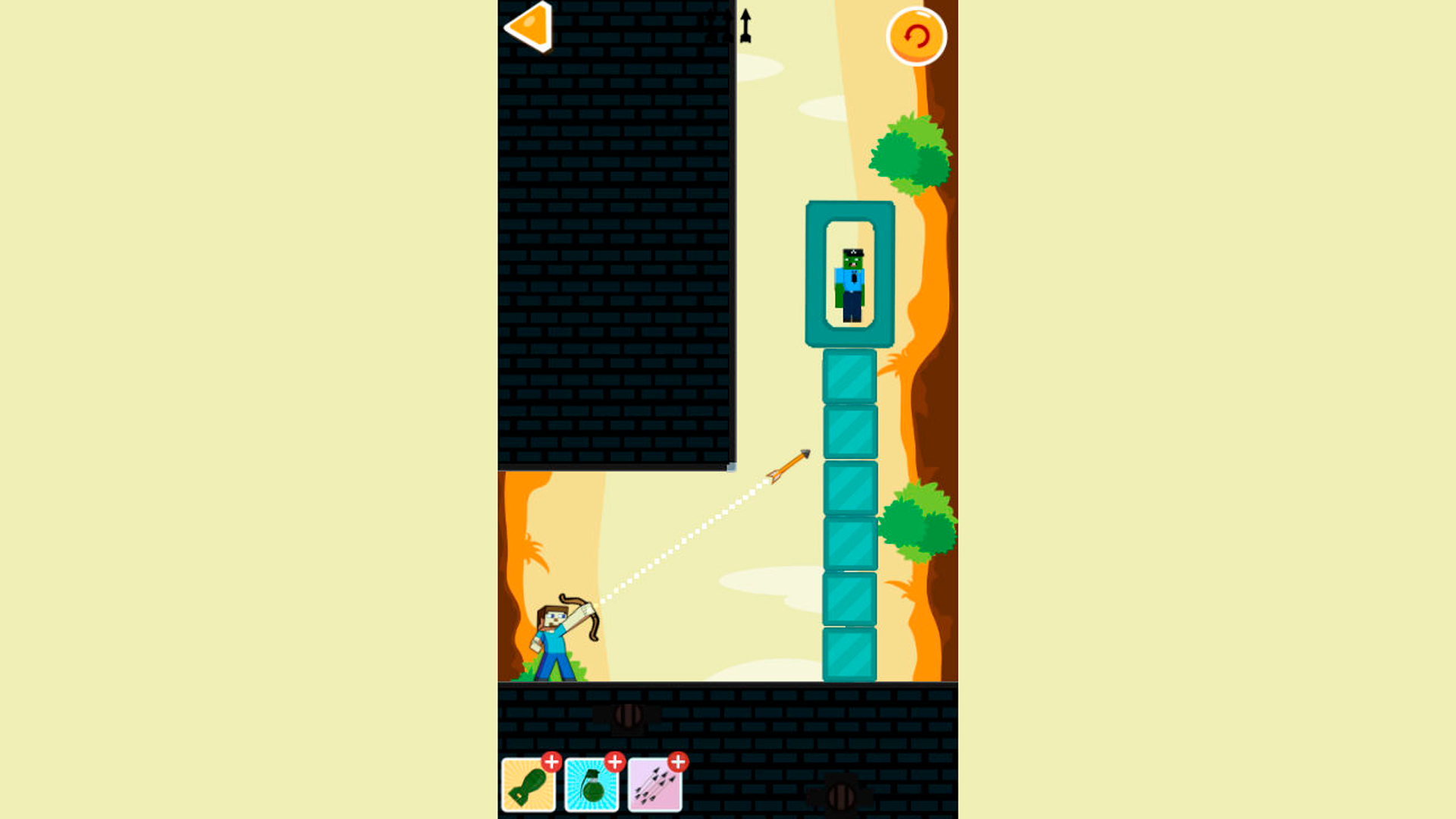This screenshot has width=1456, height=819.
Task: Buy more grenades with the plus badge
Action: point(614,762)
